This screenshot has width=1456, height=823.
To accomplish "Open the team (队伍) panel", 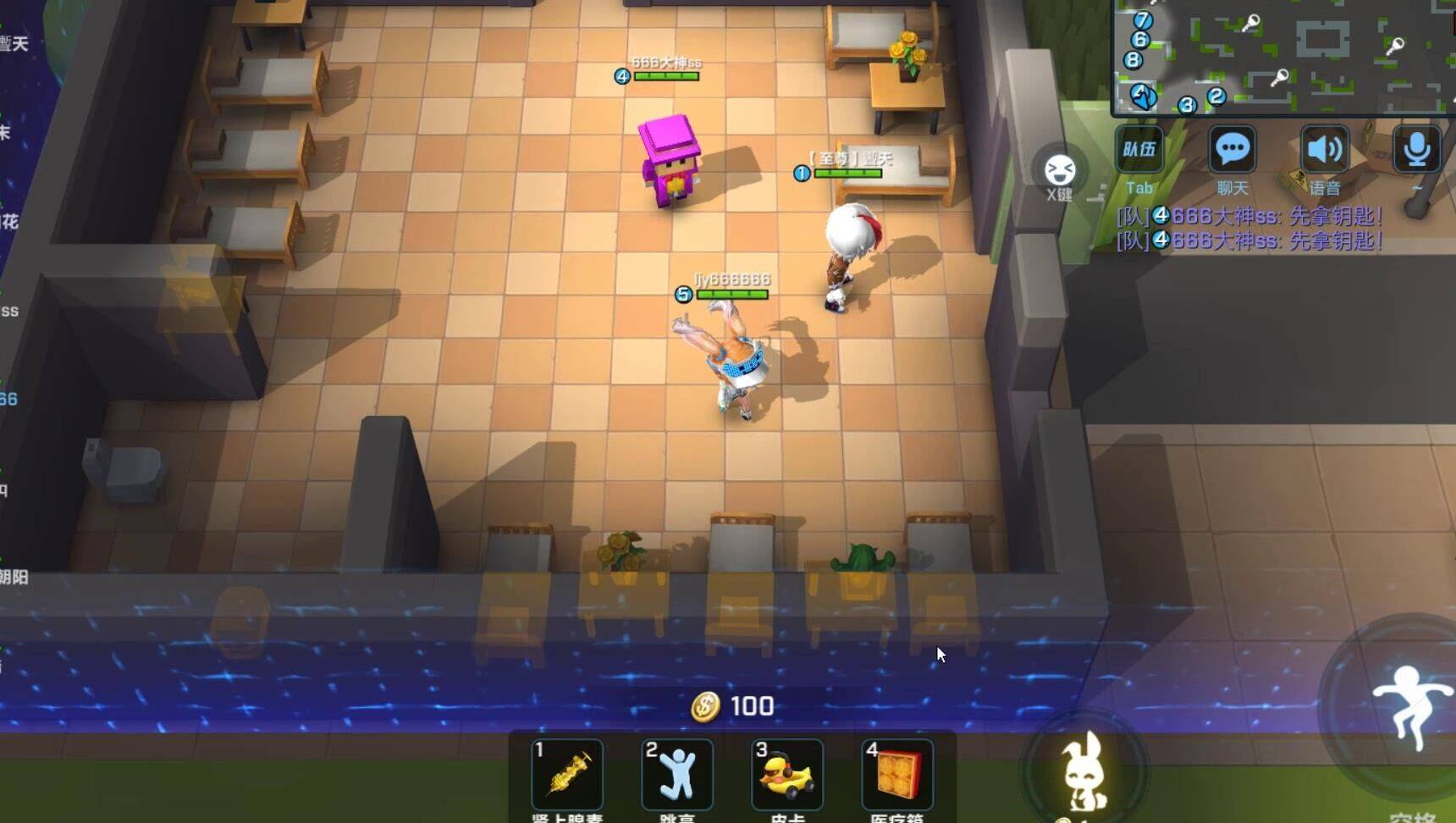I will pos(1139,151).
